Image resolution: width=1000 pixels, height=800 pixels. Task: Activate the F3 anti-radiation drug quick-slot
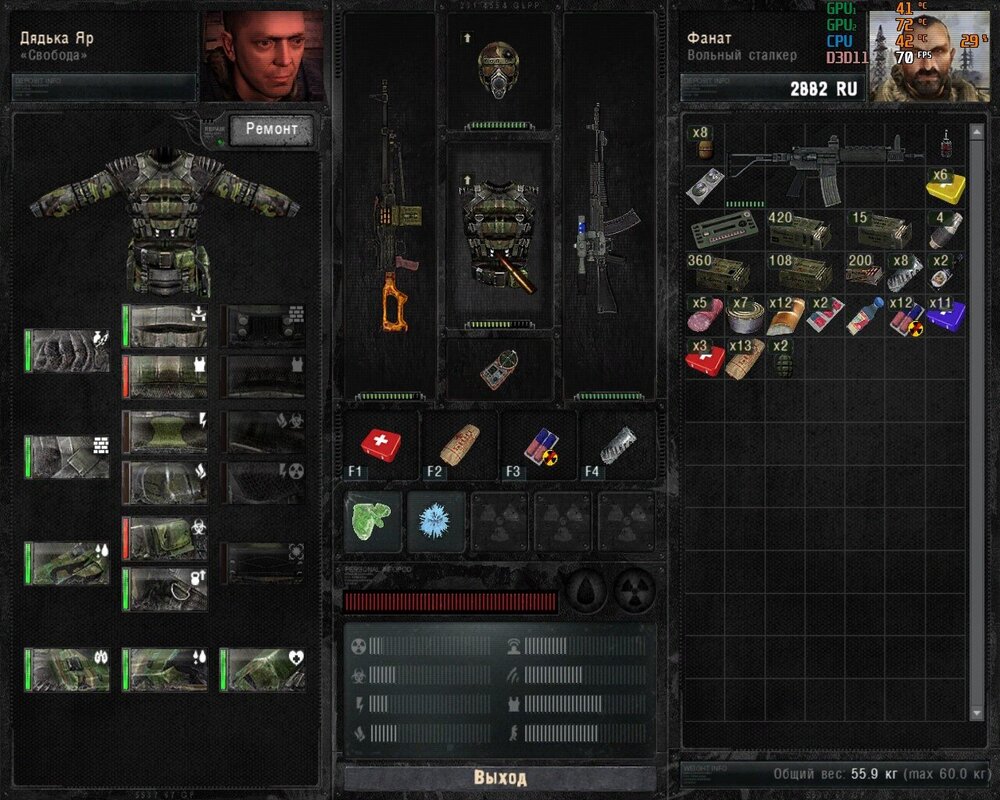point(538,444)
